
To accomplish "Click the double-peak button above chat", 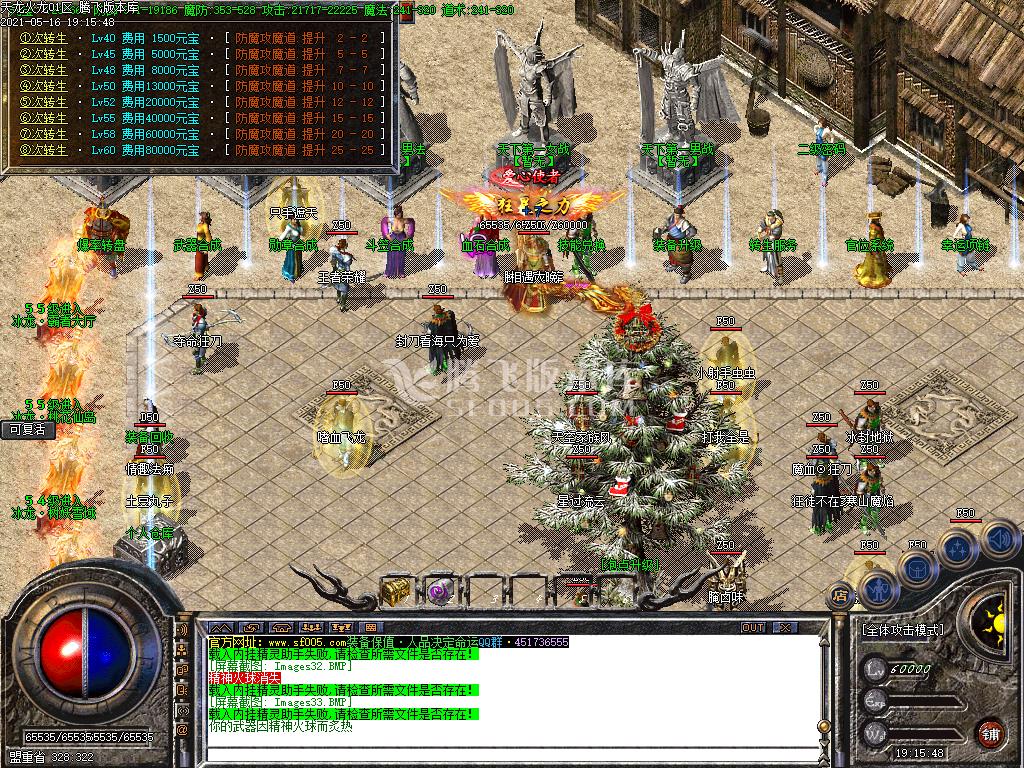I will 220,628.
